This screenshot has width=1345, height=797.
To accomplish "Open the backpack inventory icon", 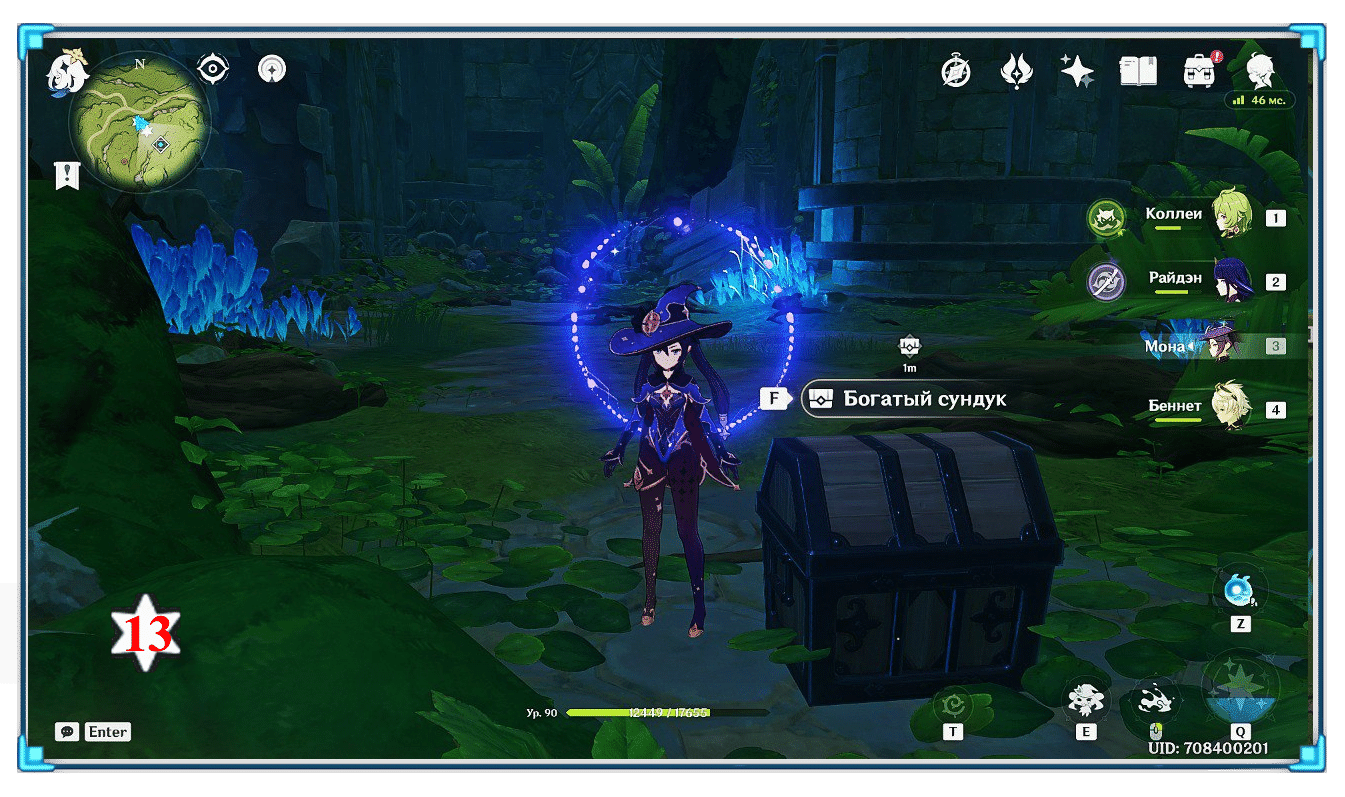I will (1198, 71).
